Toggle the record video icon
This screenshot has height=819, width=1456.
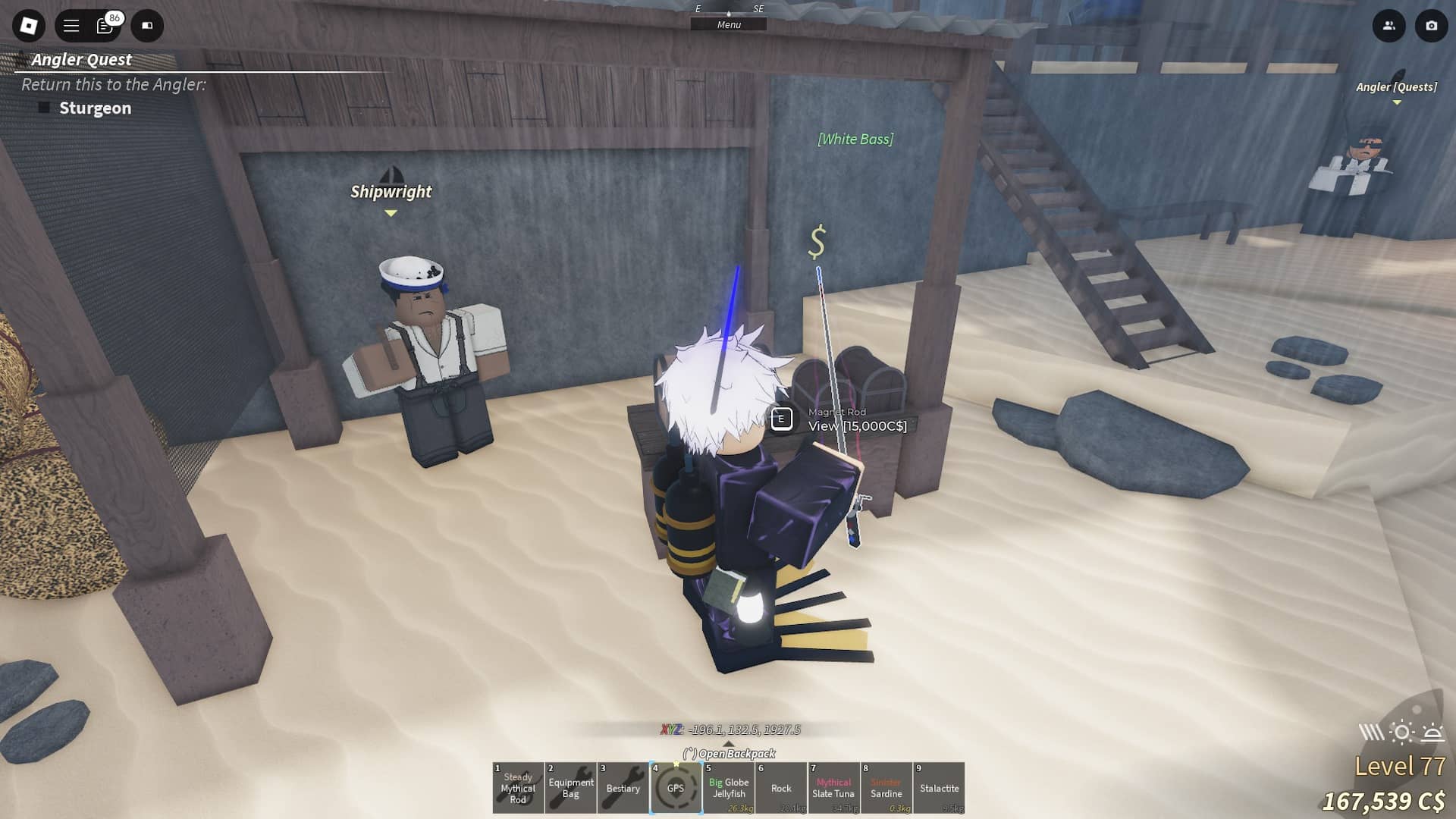(x=147, y=26)
